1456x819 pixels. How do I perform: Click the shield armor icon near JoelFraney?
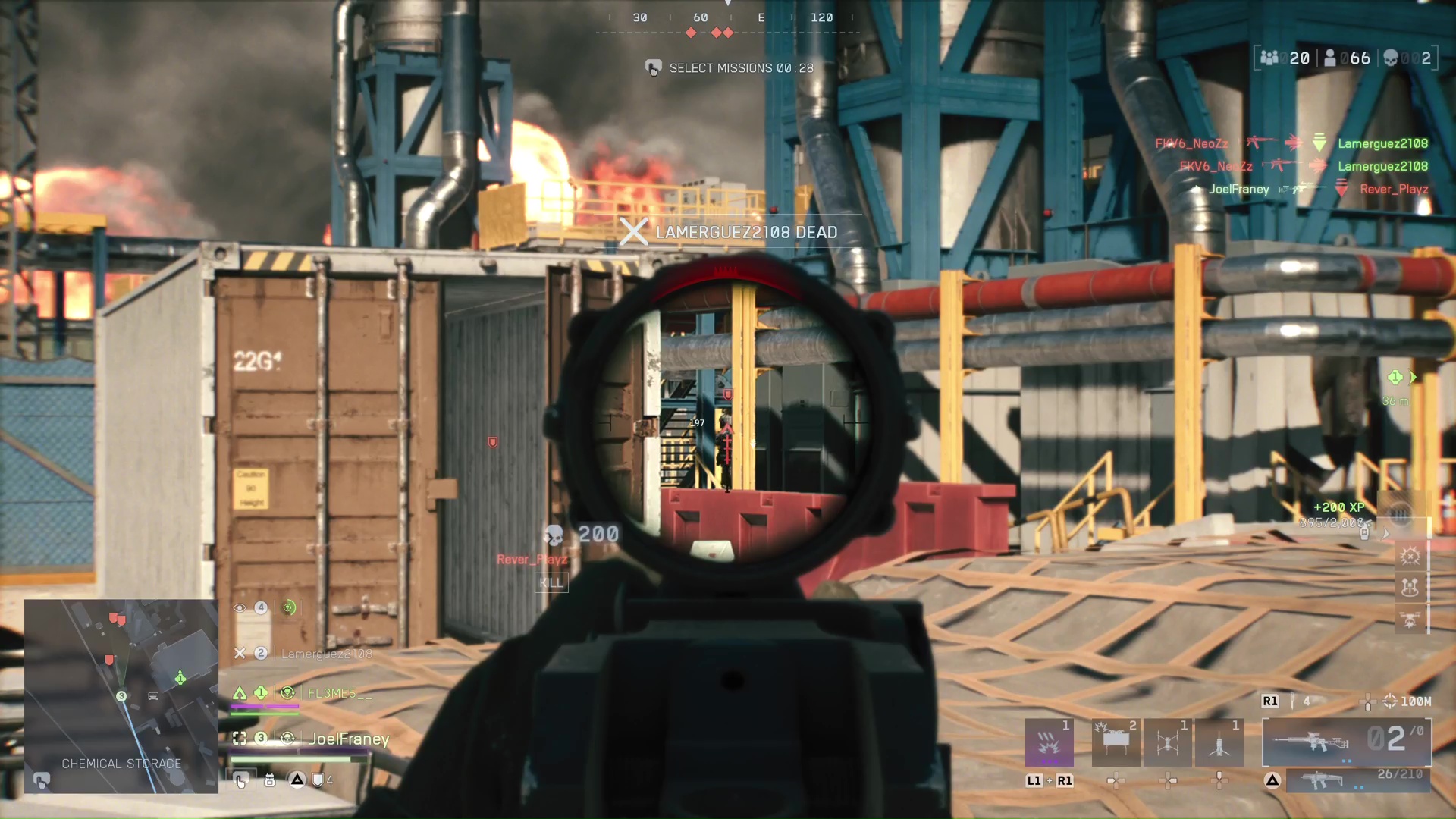click(318, 780)
